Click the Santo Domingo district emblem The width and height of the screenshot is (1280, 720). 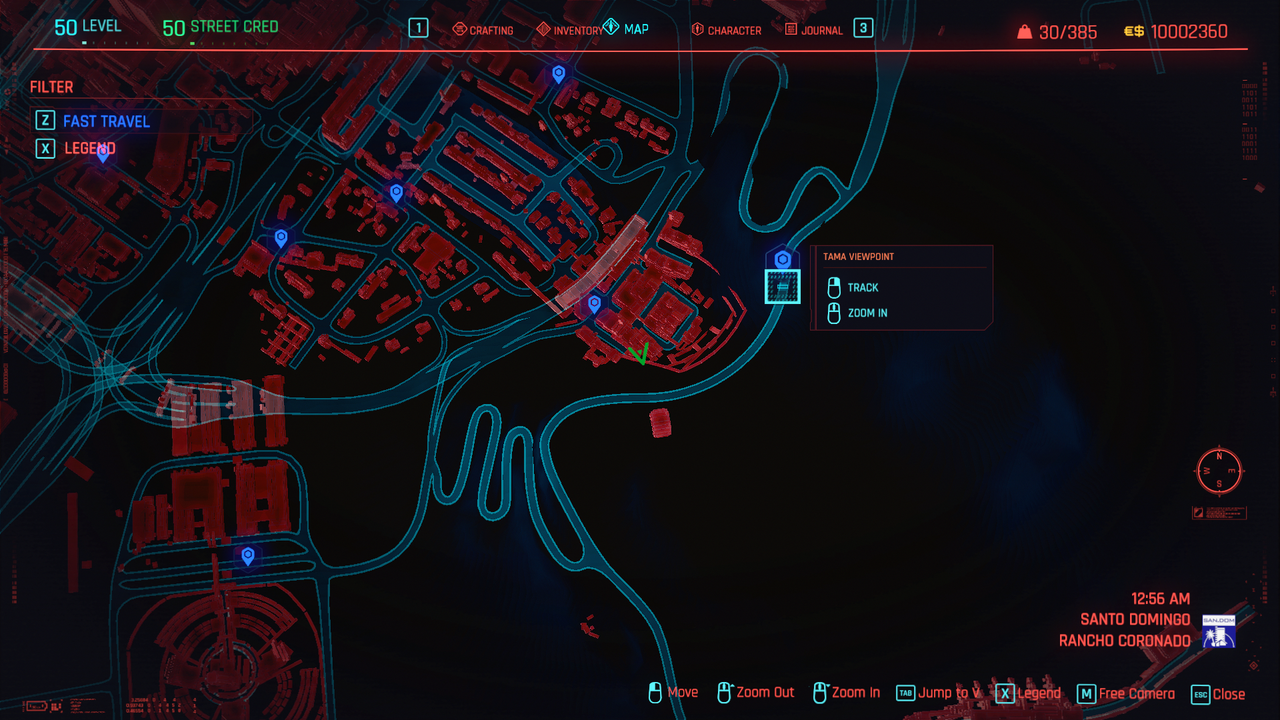(1219, 631)
